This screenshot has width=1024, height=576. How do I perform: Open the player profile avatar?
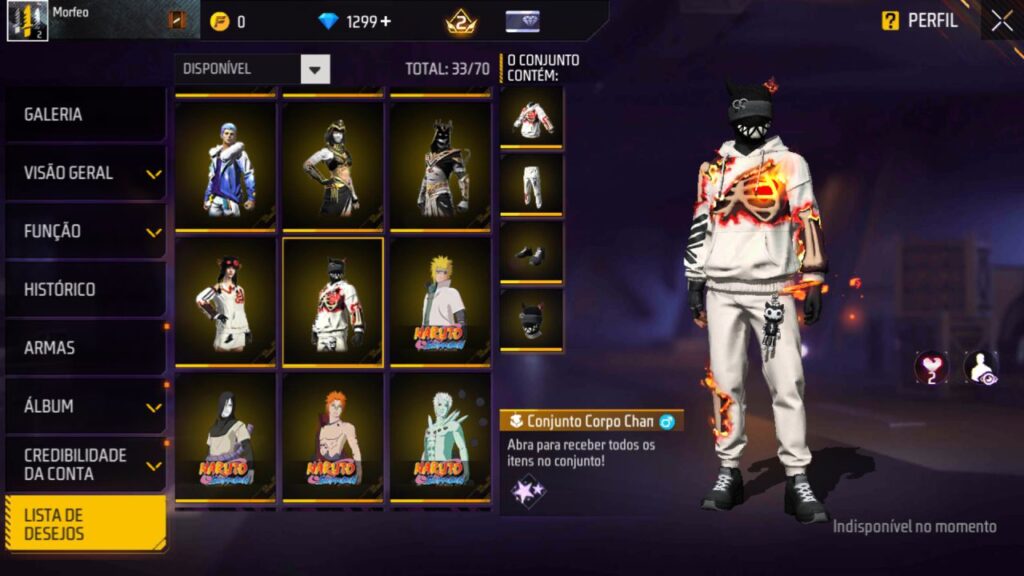27,21
